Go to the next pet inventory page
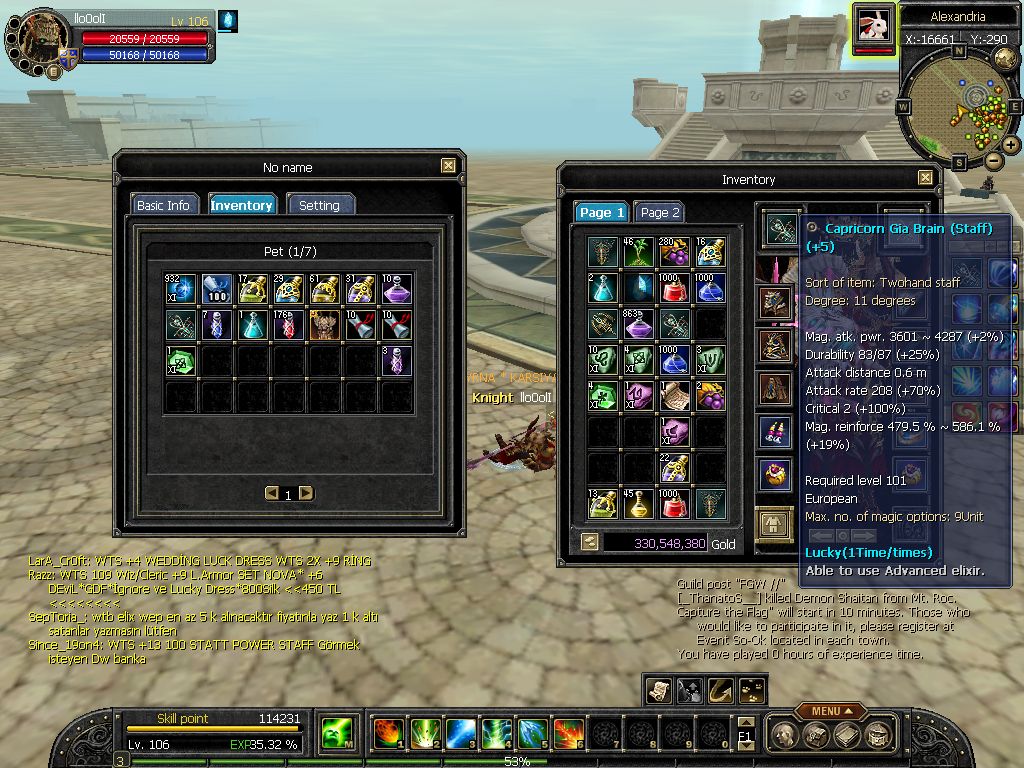The width and height of the screenshot is (1024, 768). 306,493
